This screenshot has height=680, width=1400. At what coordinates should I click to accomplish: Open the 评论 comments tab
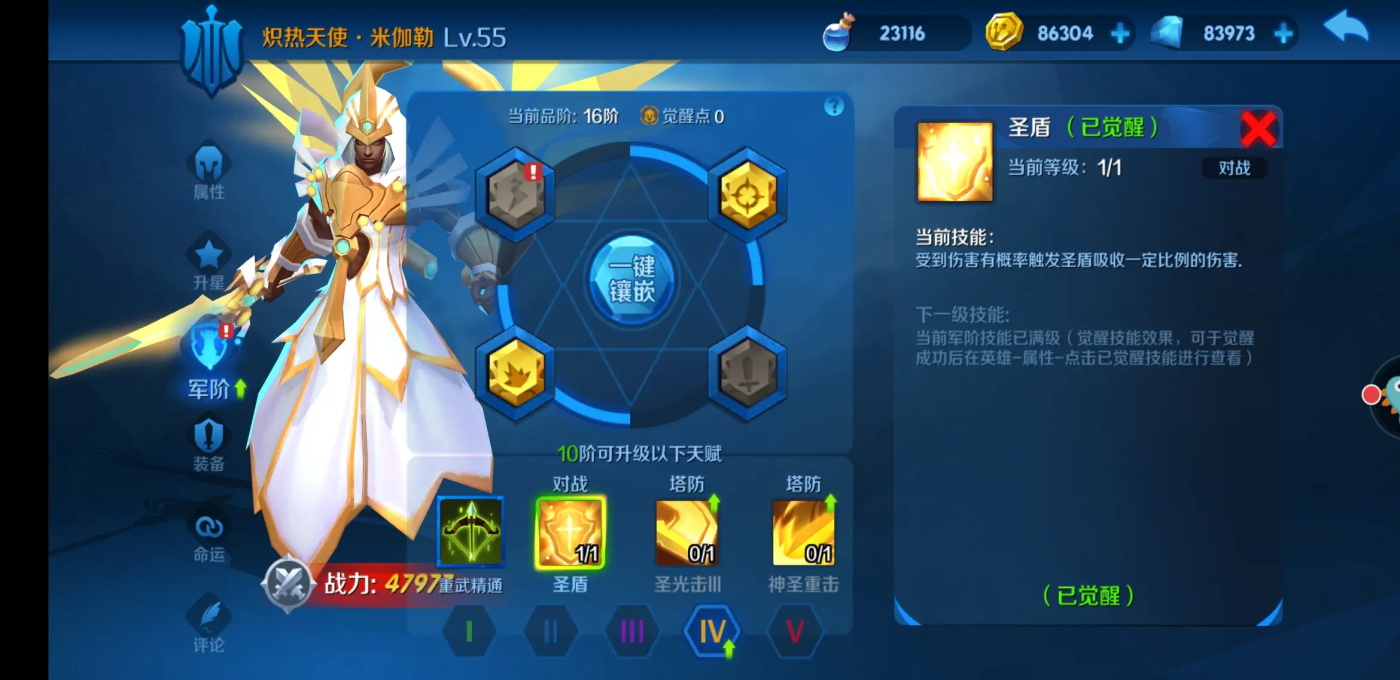[x=209, y=625]
